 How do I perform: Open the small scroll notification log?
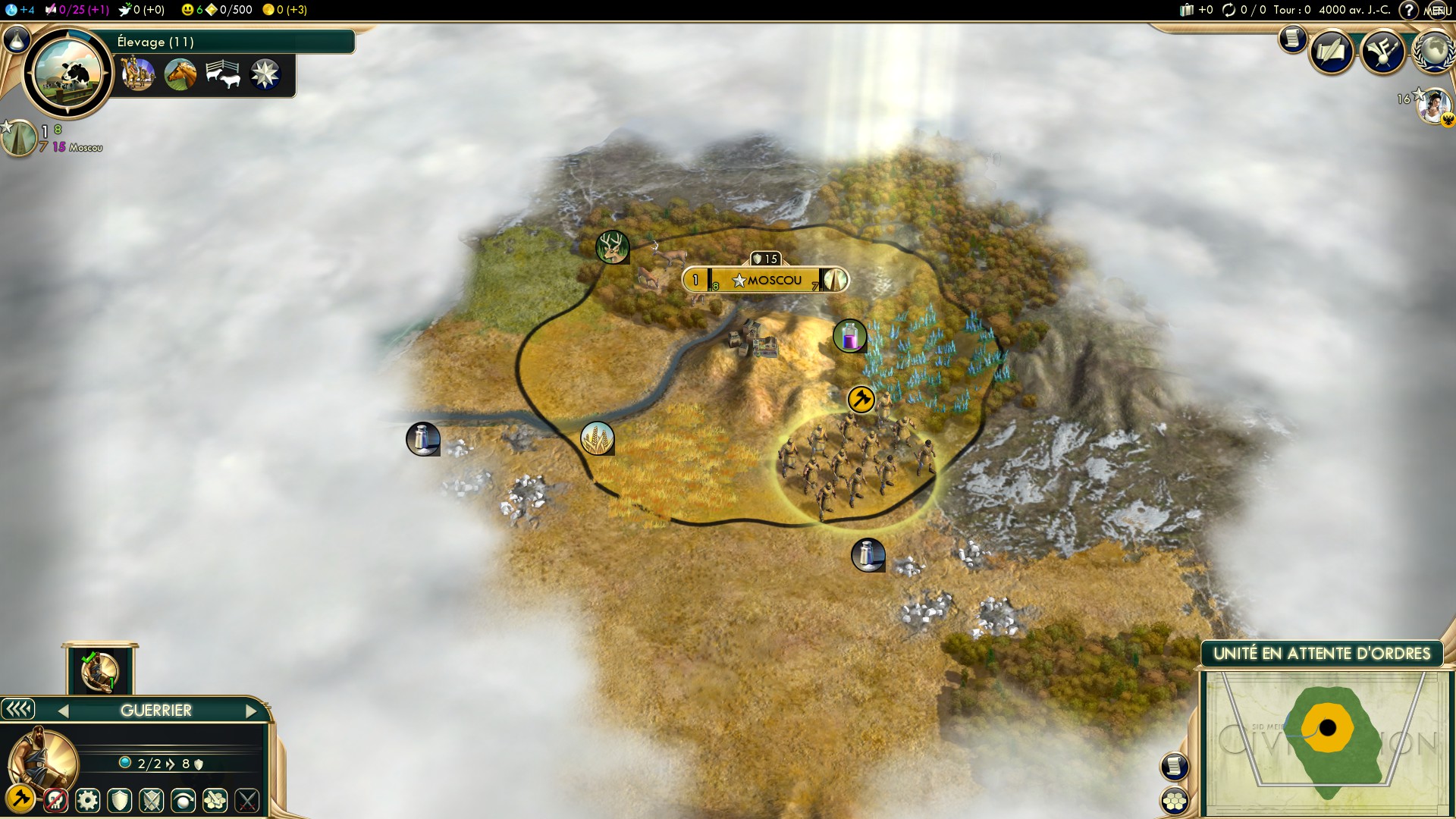(1292, 38)
